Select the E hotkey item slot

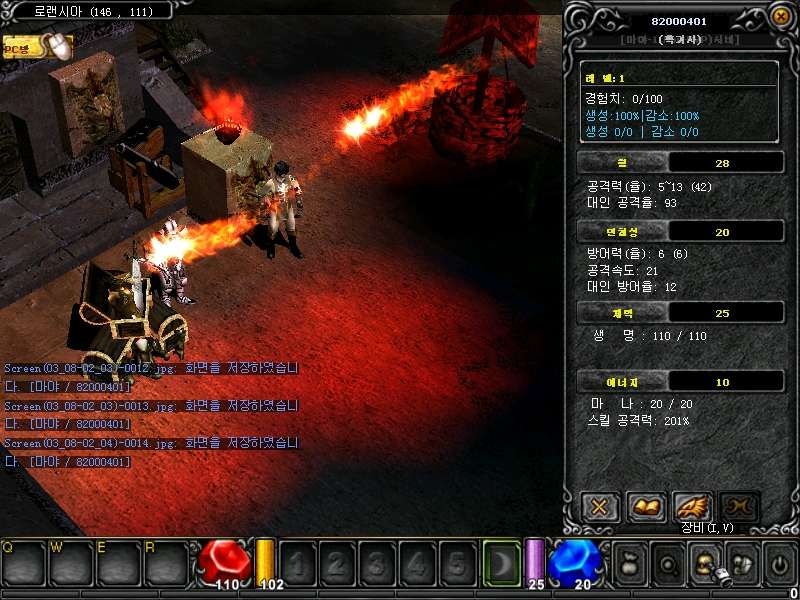tap(120, 563)
